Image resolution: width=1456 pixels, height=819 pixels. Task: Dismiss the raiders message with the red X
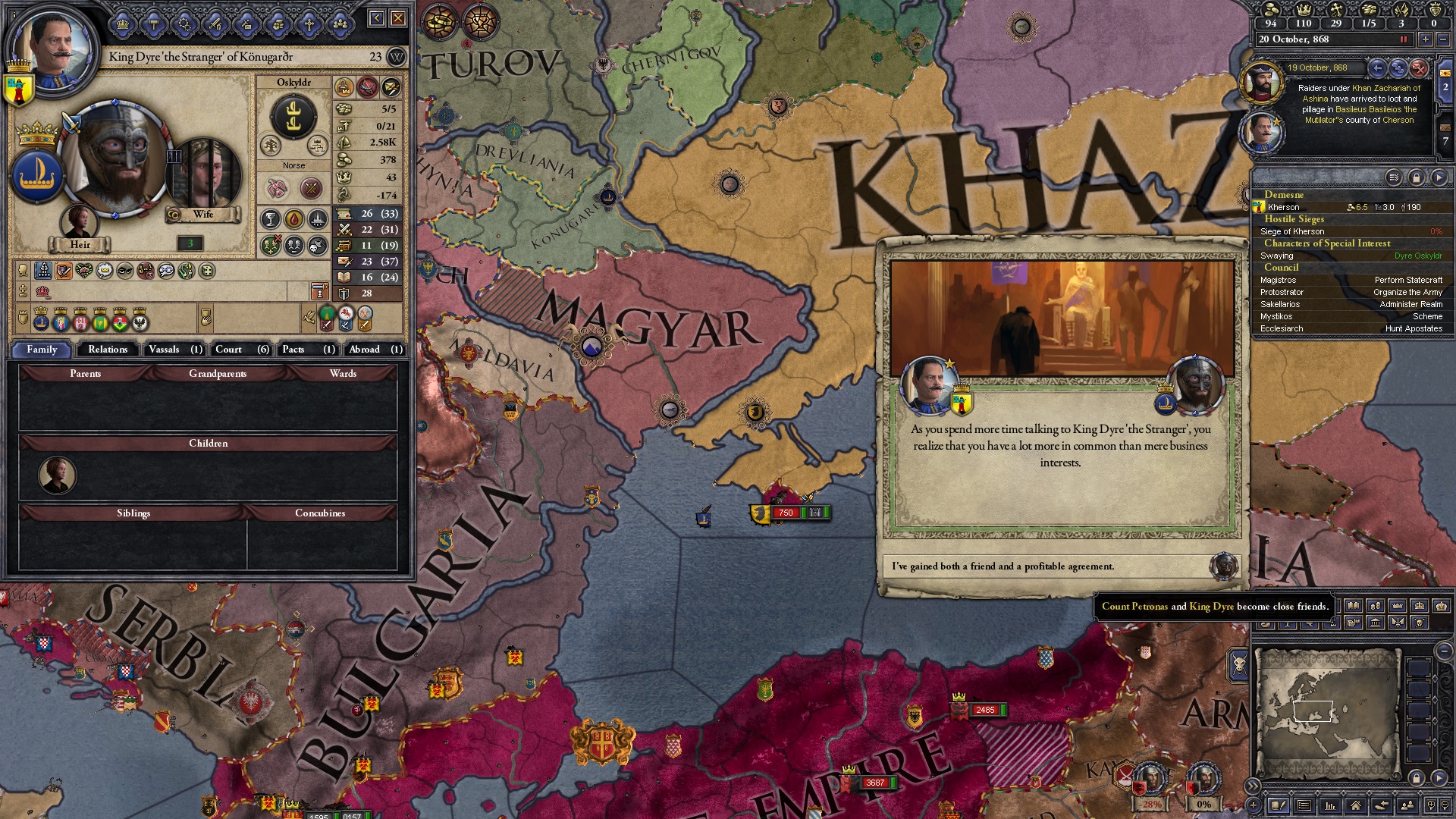[1419, 68]
